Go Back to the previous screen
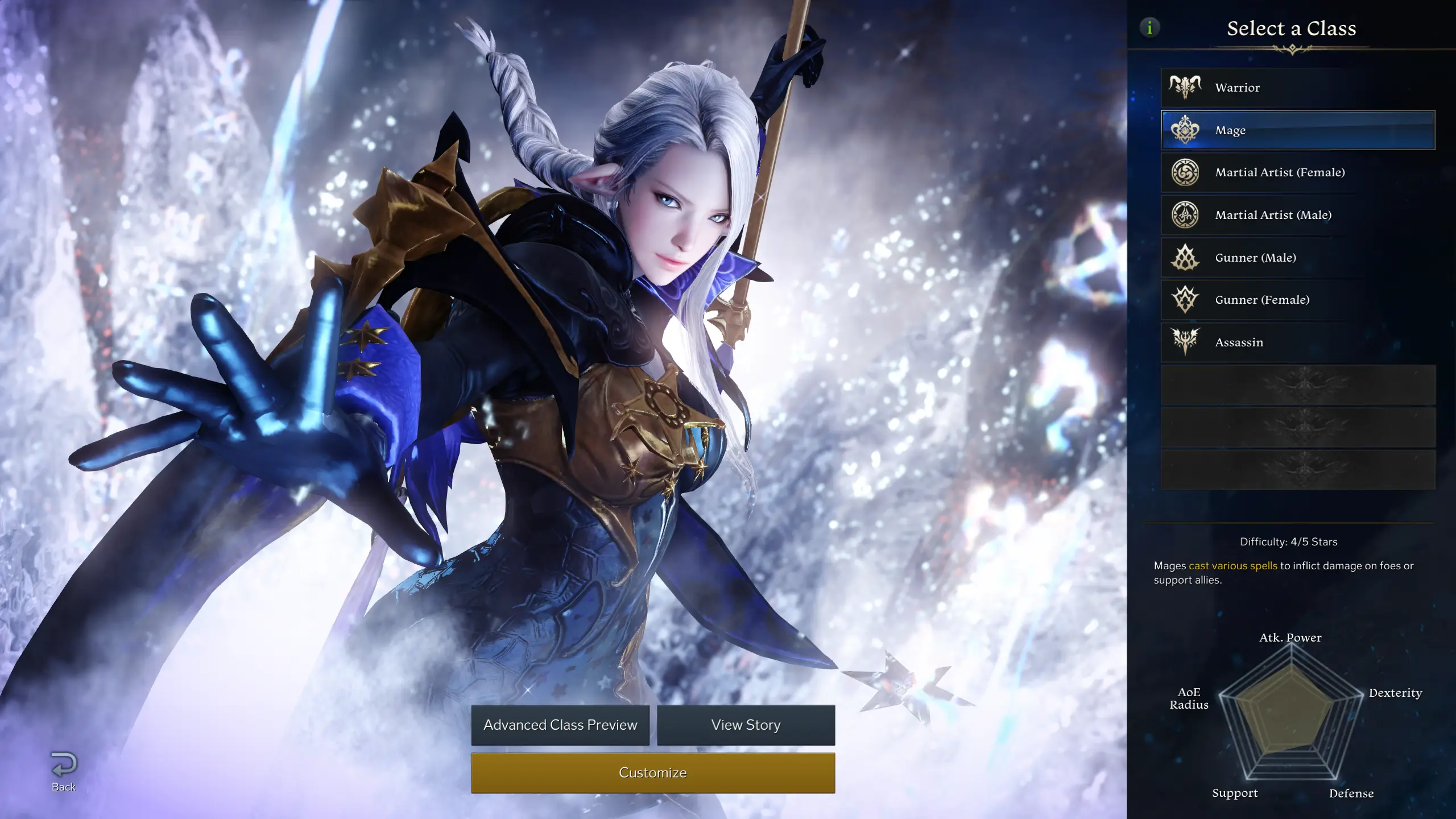 [64, 771]
